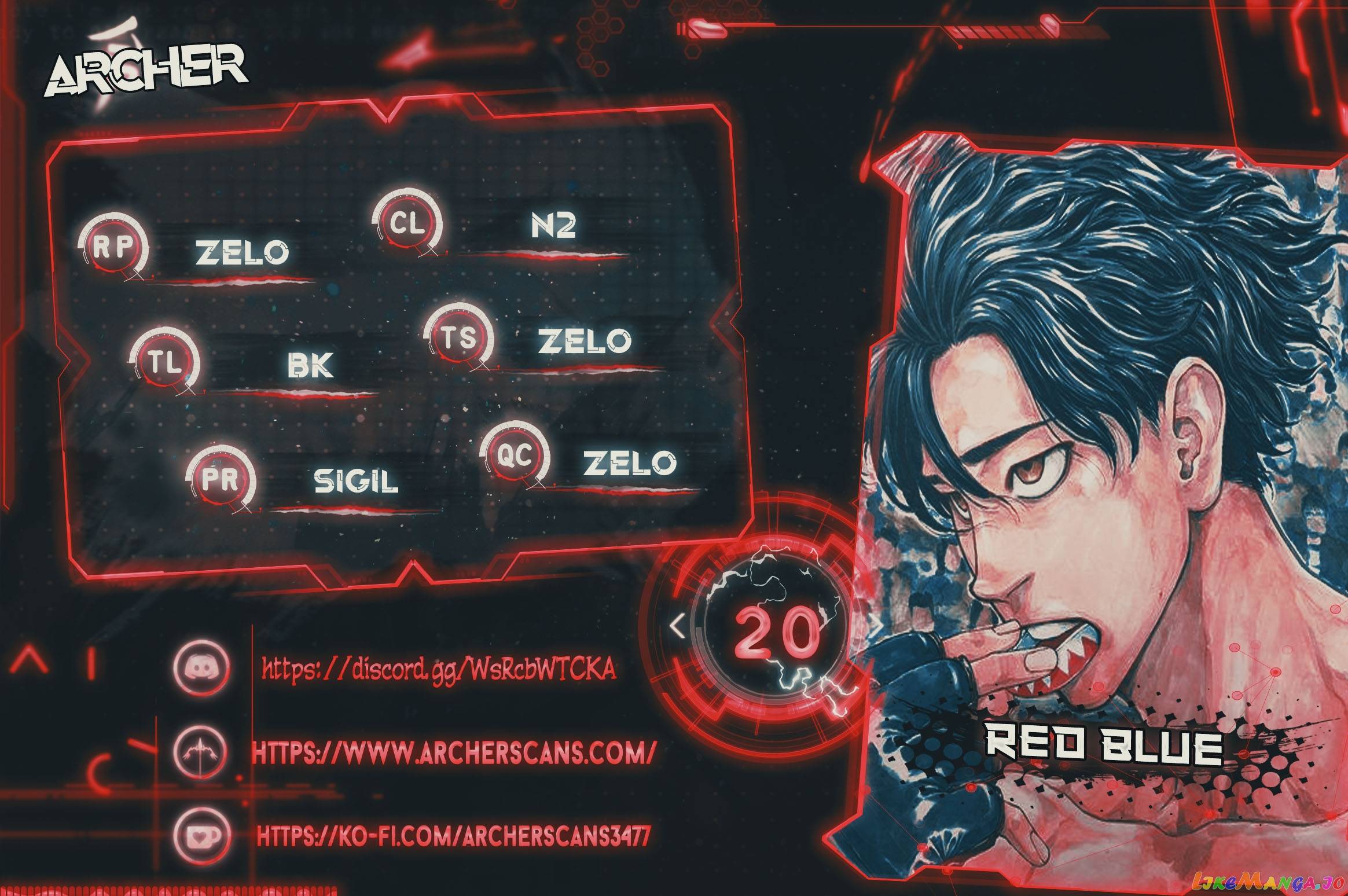The height and width of the screenshot is (896, 1348).
Task: Open the Discord invite link
Action: pos(438,670)
